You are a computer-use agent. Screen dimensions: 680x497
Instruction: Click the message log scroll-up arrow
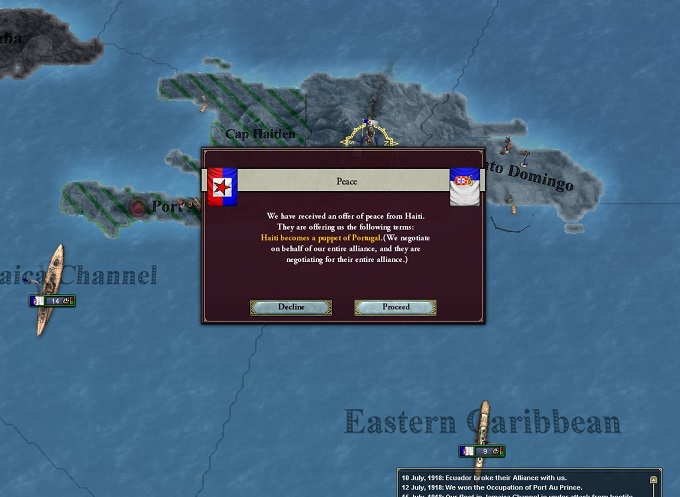coord(652,481)
